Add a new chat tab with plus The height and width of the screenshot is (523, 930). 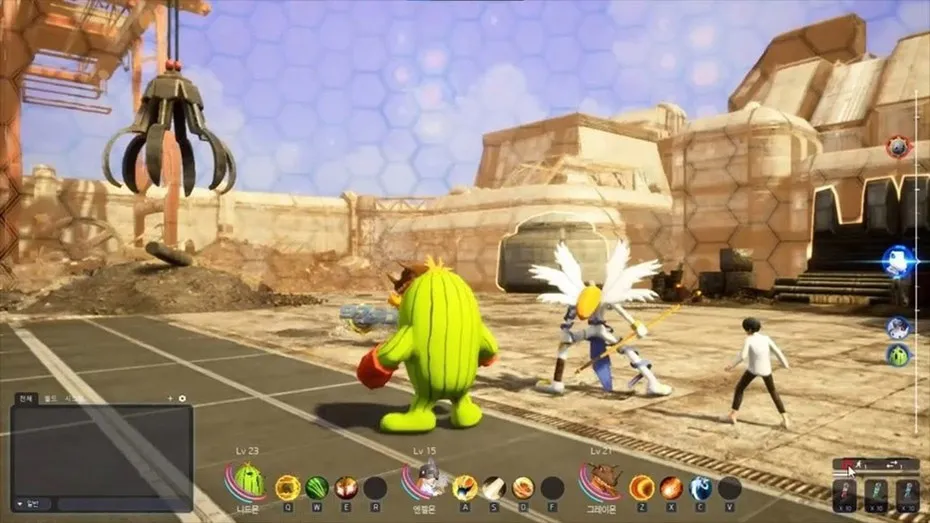click(x=170, y=399)
